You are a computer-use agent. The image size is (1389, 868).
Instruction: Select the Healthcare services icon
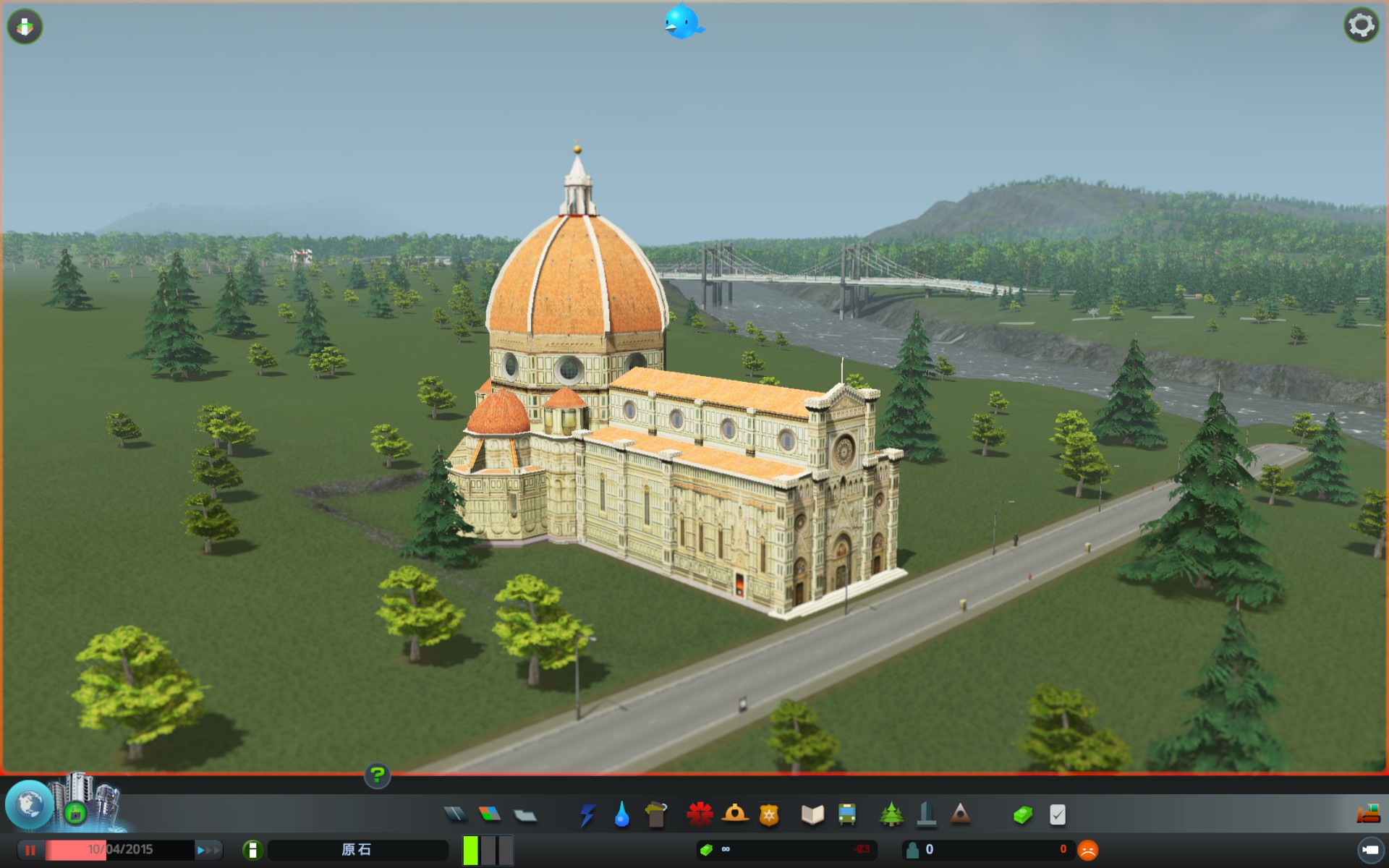point(700,814)
